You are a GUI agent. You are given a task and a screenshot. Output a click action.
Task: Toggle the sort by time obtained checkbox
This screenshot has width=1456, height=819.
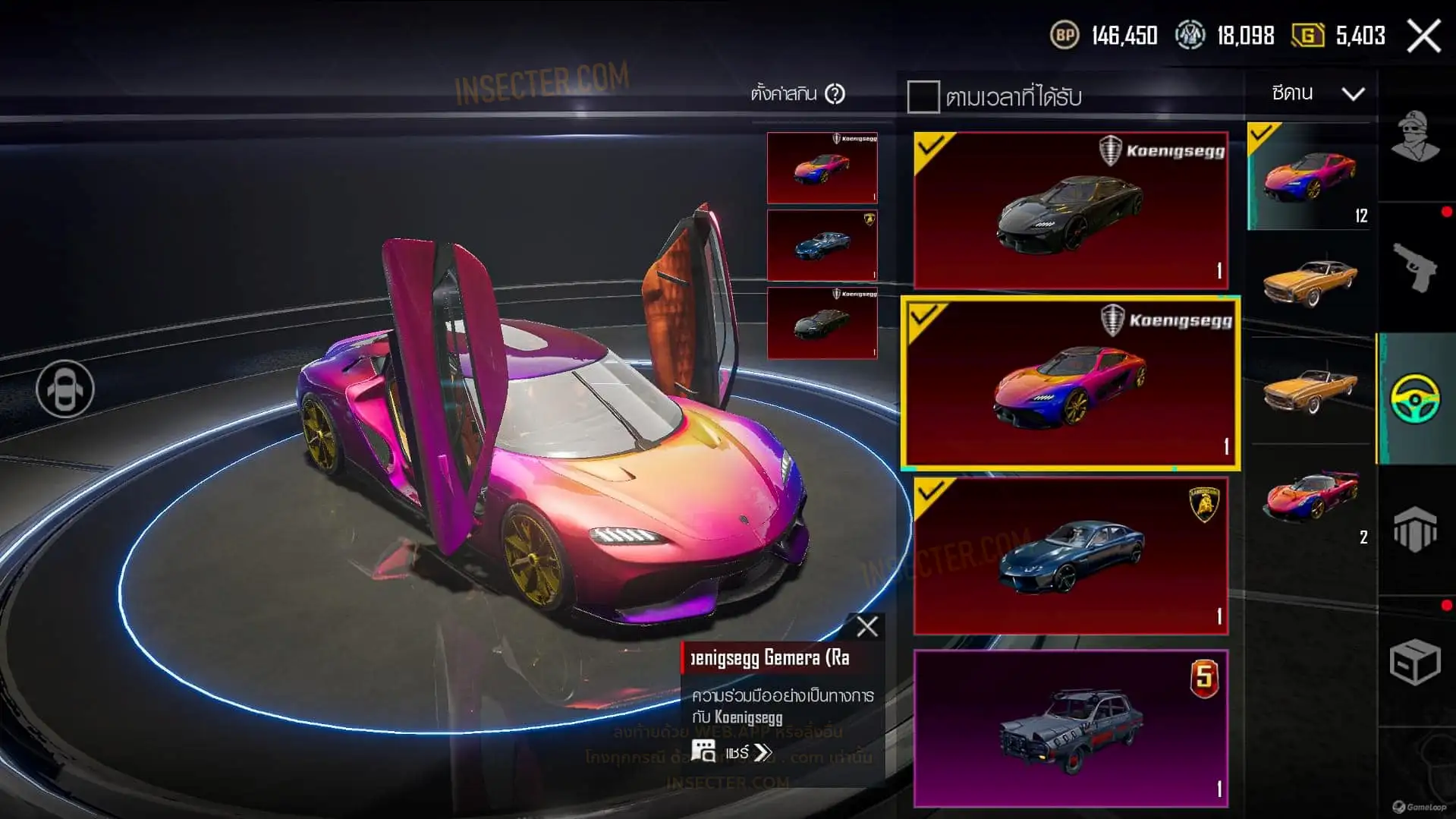[x=923, y=97]
